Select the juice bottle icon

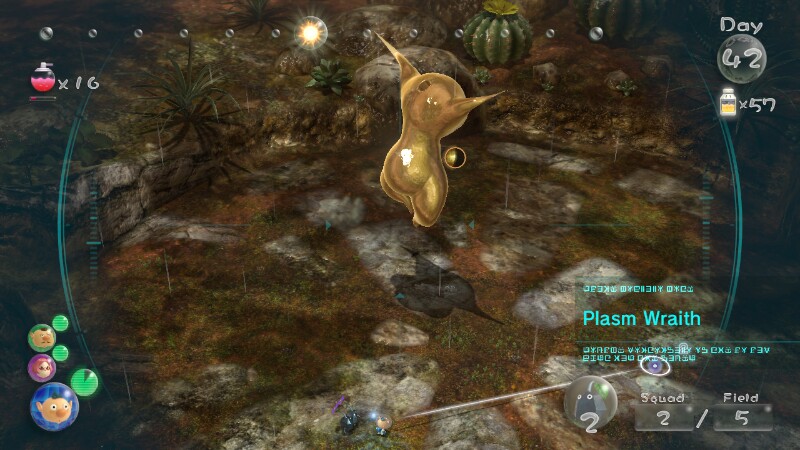pos(729,102)
